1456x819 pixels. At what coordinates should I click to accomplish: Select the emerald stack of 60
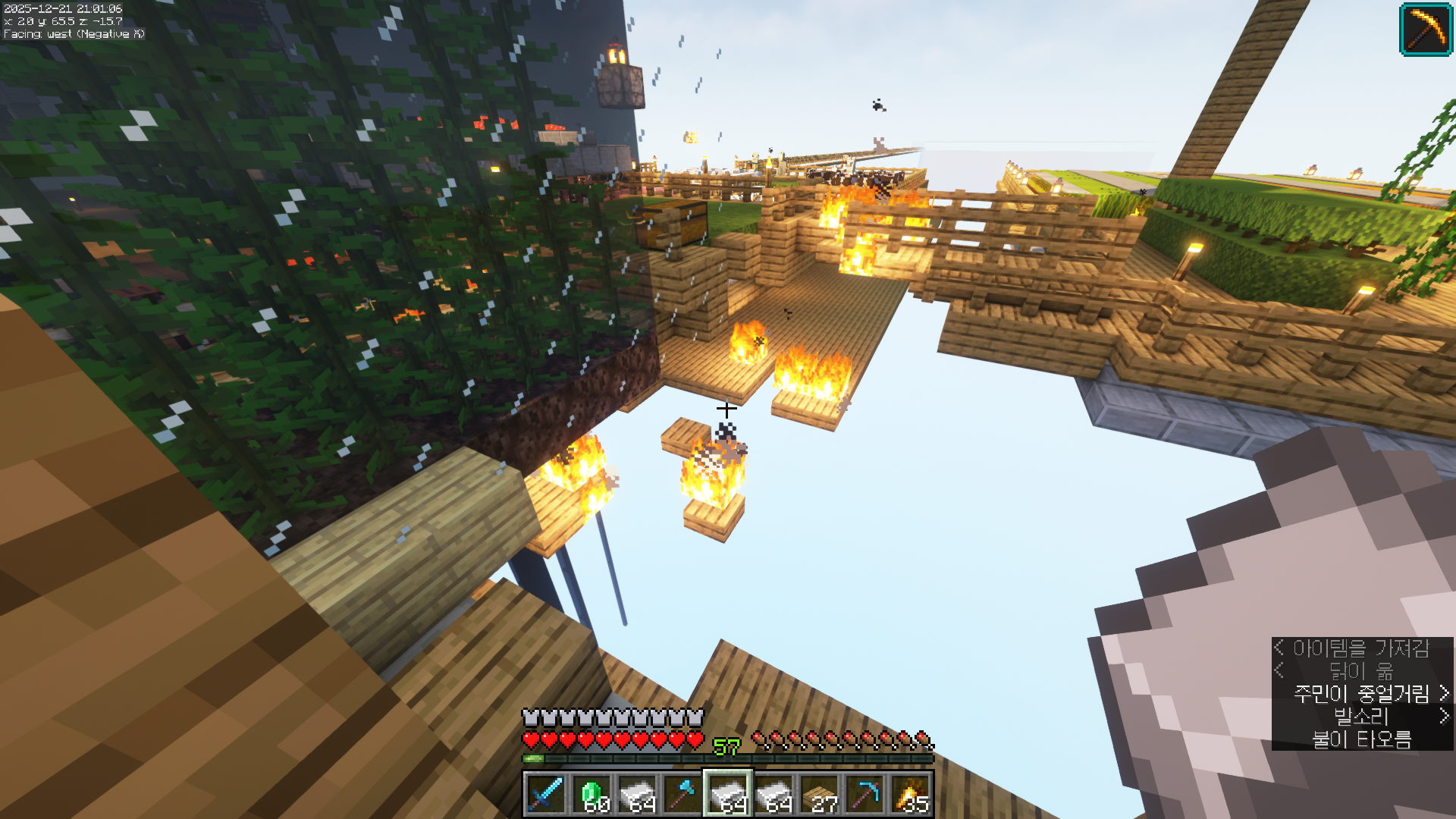tap(591, 794)
